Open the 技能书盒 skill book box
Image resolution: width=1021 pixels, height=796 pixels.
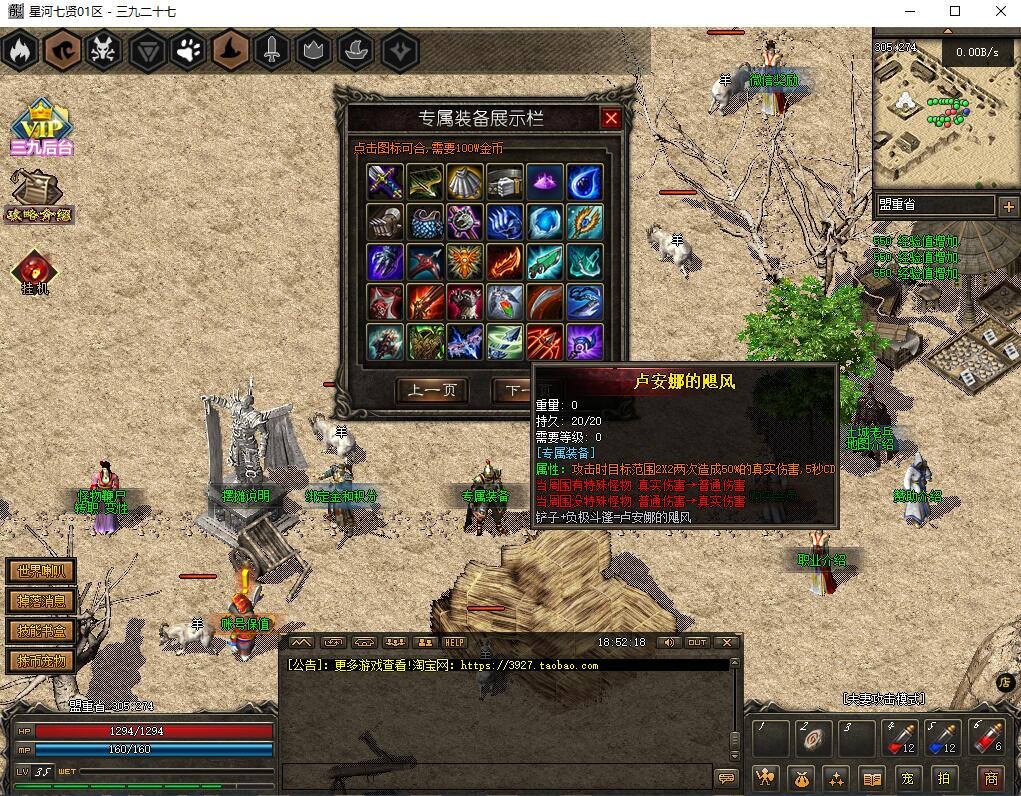(x=41, y=631)
